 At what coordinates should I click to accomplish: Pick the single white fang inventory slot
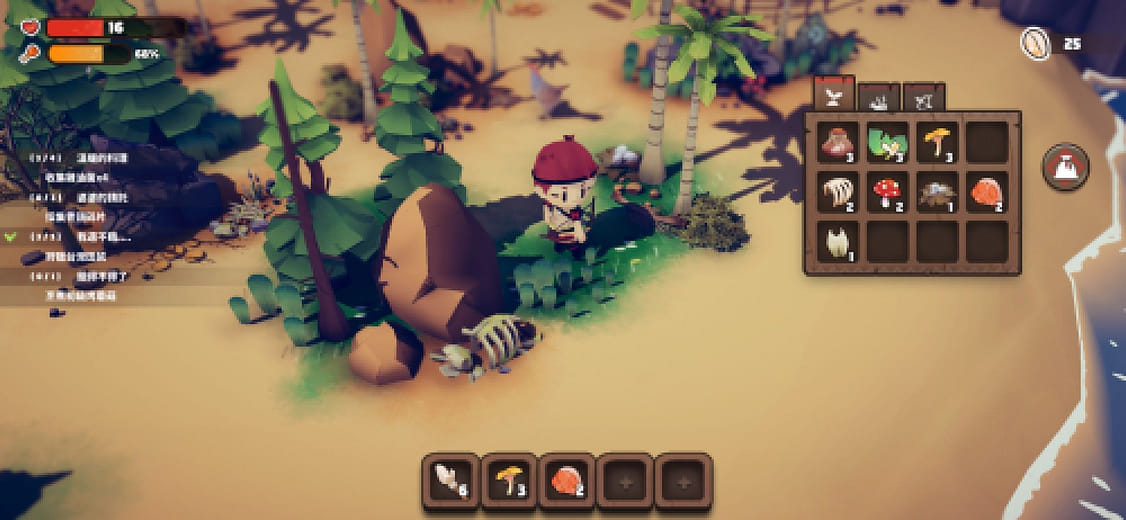[838, 241]
